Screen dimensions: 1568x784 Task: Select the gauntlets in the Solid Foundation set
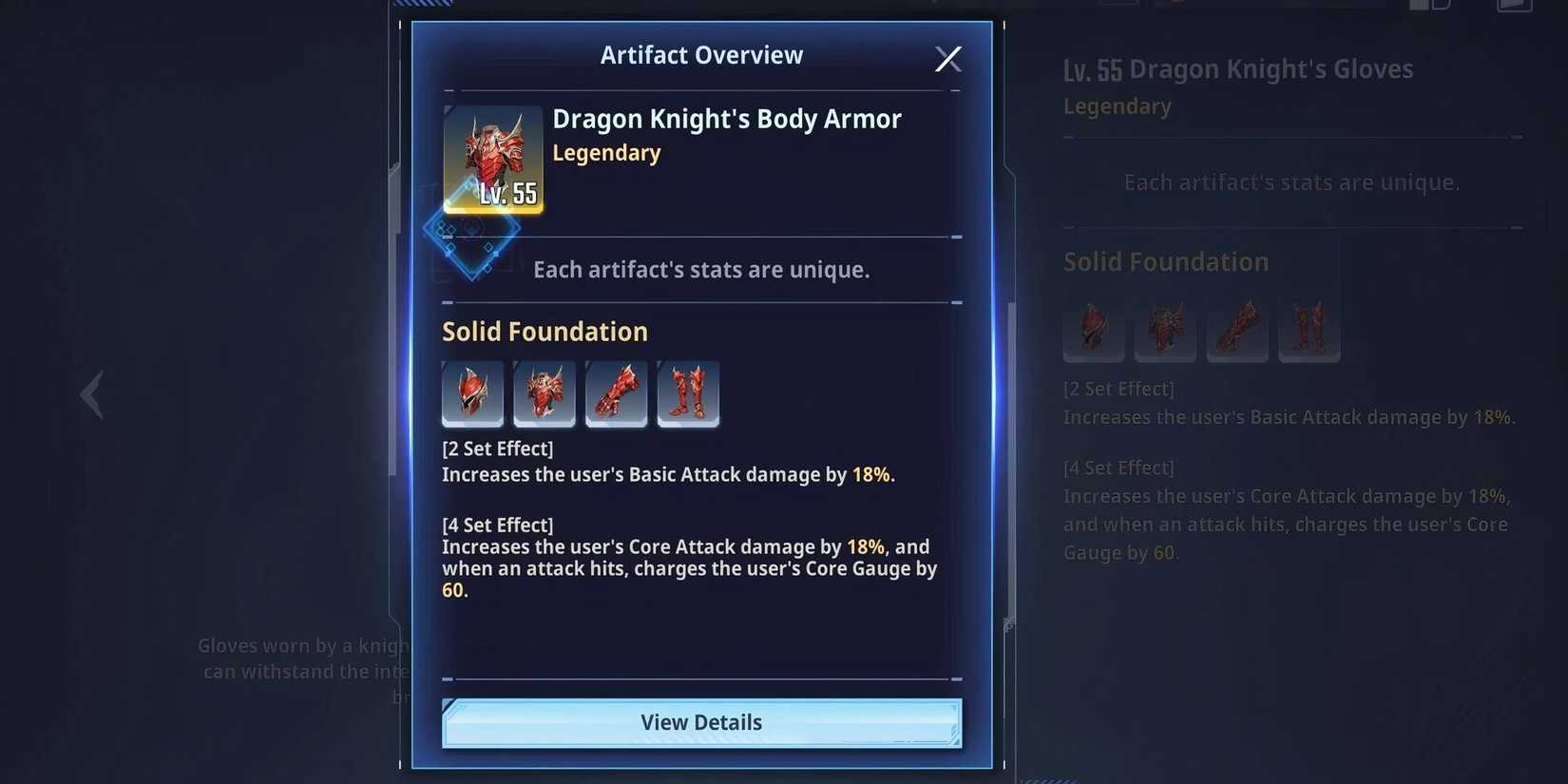click(616, 393)
